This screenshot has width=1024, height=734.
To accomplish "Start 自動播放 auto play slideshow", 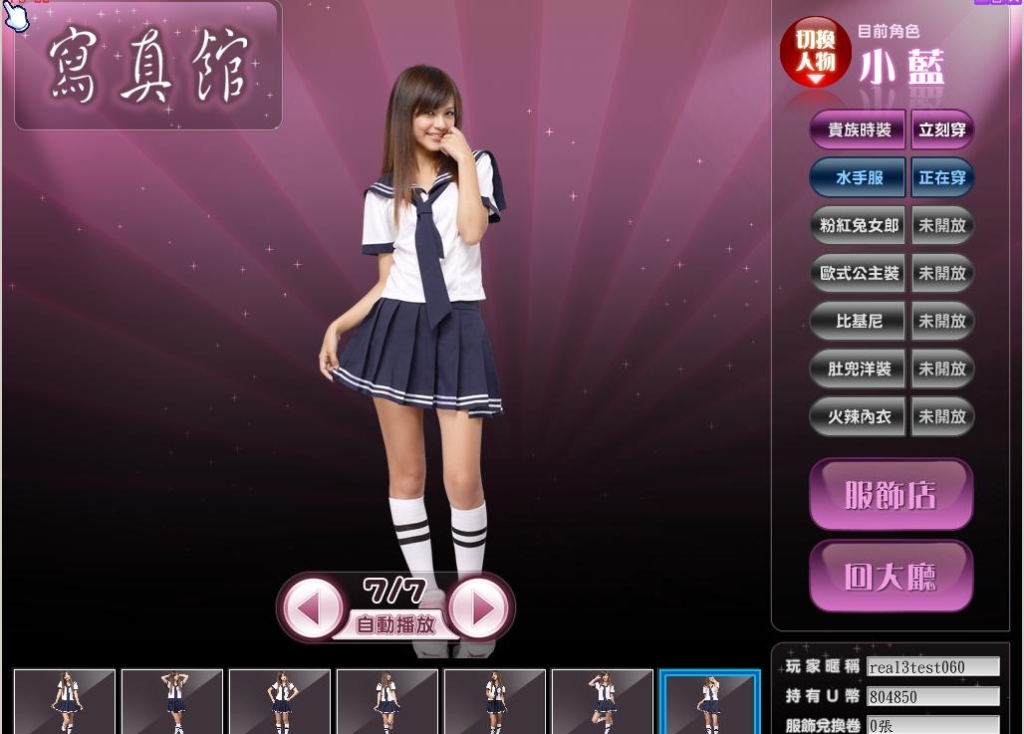I will pos(396,626).
